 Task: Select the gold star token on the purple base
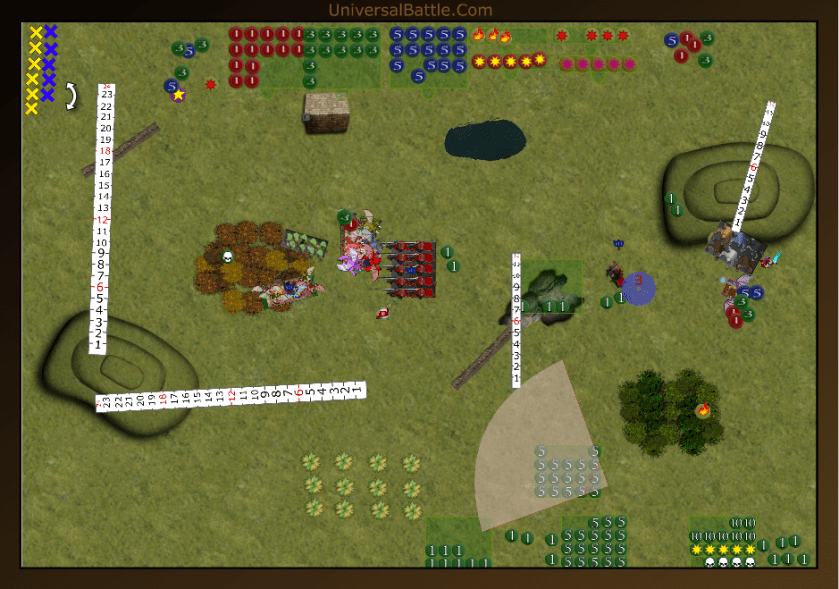coord(179,95)
